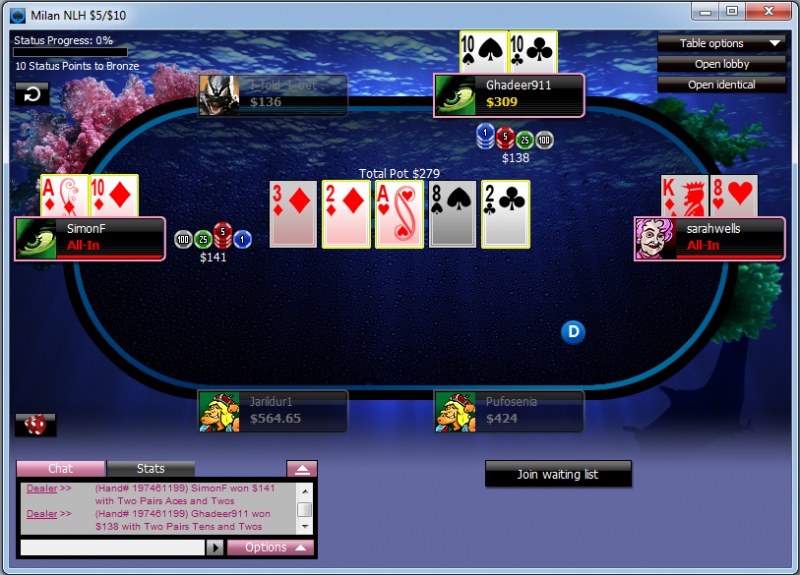This screenshot has width=800, height=575.
Task: Click the red dice icon
Action: [x=35, y=425]
